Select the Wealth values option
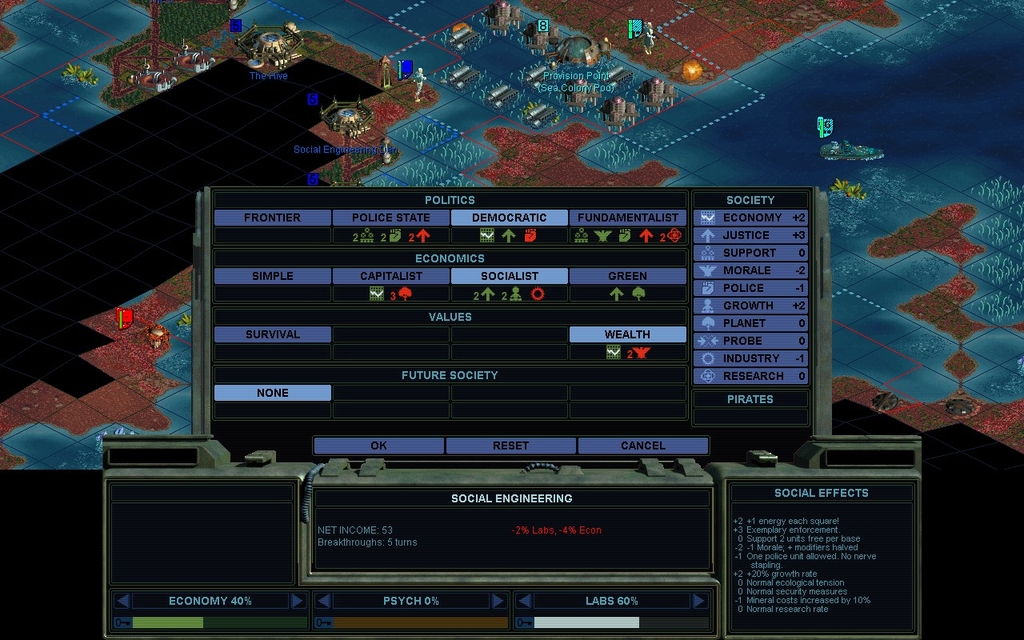The width and height of the screenshot is (1024, 640). pos(628,335)
